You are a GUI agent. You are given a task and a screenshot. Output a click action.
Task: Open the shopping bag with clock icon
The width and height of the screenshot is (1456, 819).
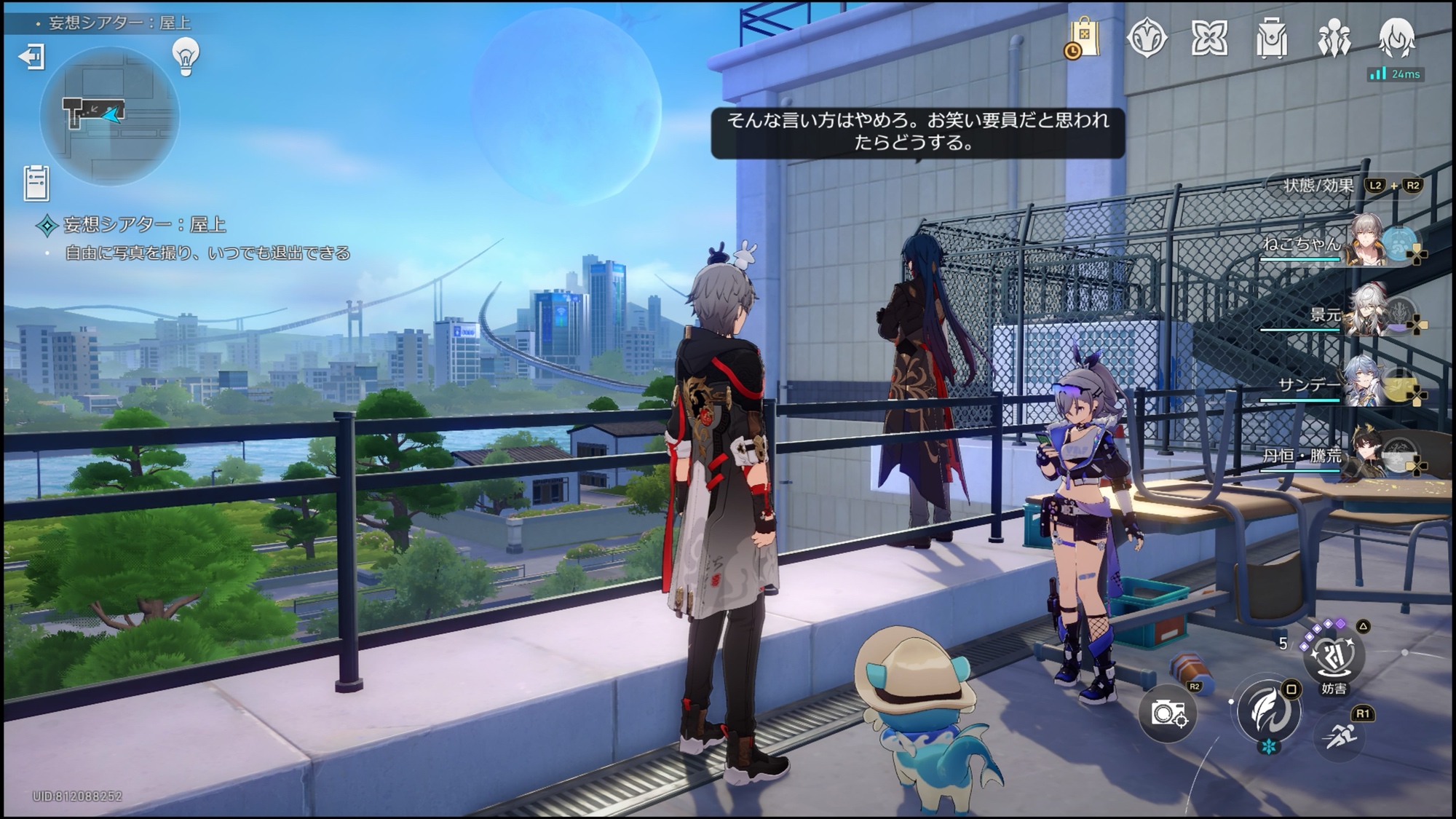pos(1083,38)
